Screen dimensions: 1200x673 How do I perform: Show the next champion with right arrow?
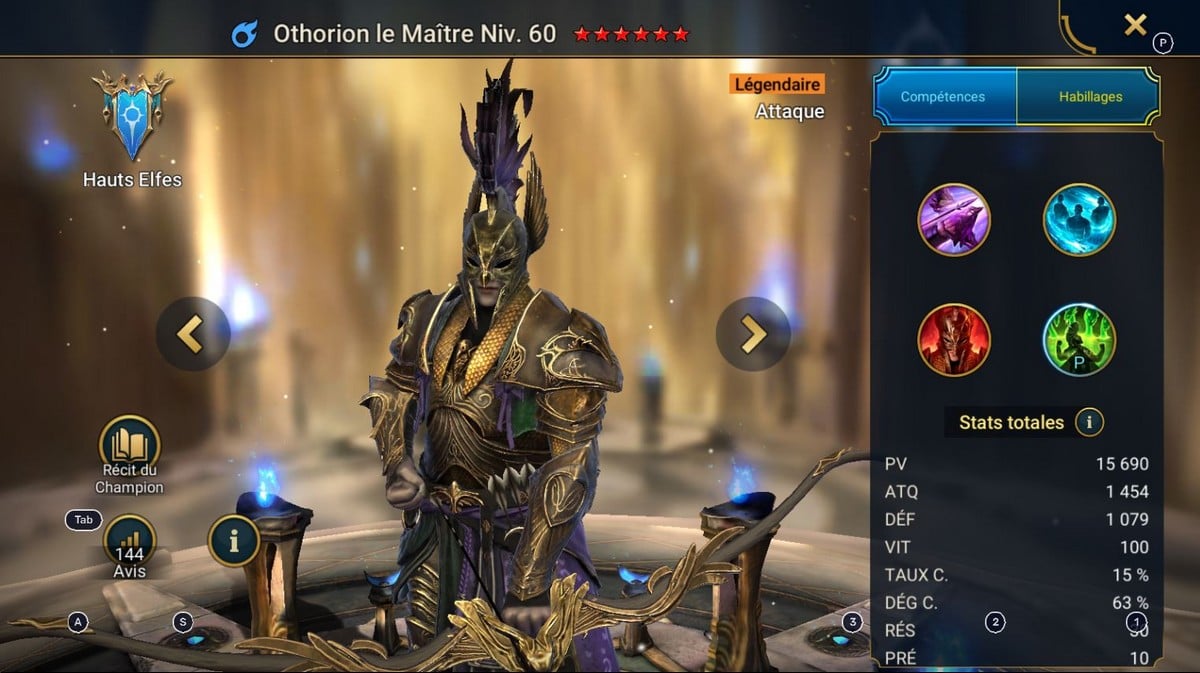[x=753, y=334]
